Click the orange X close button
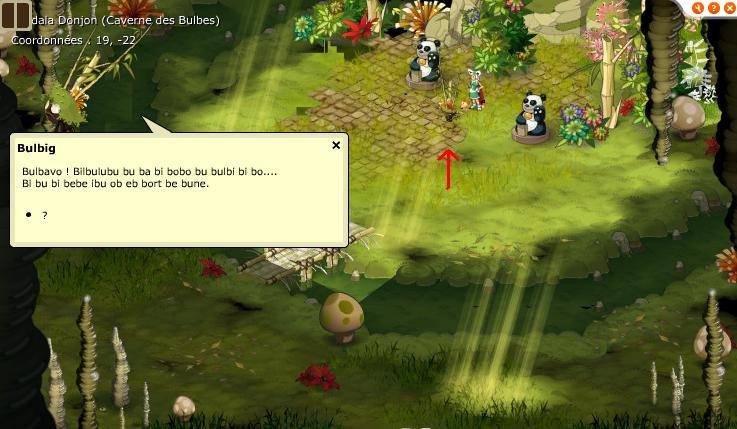 click(728, 8)
